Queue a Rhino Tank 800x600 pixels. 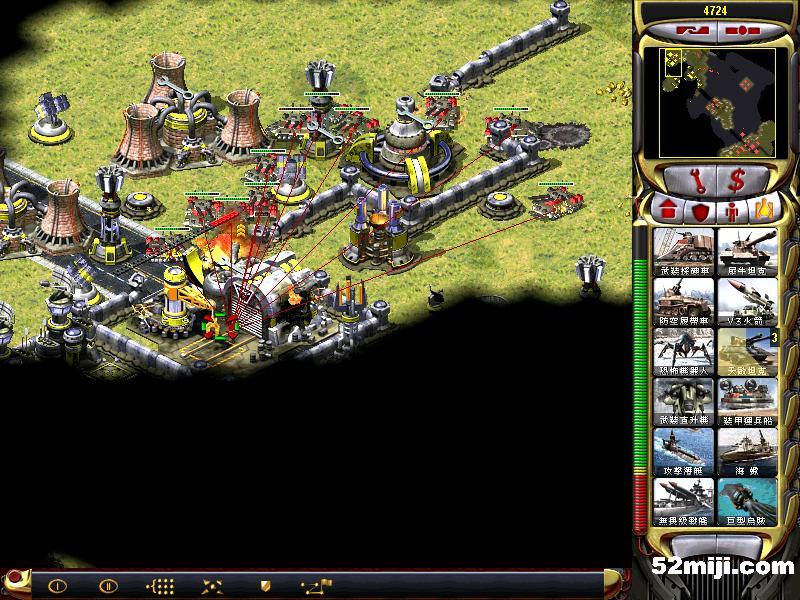coord(746,251)
